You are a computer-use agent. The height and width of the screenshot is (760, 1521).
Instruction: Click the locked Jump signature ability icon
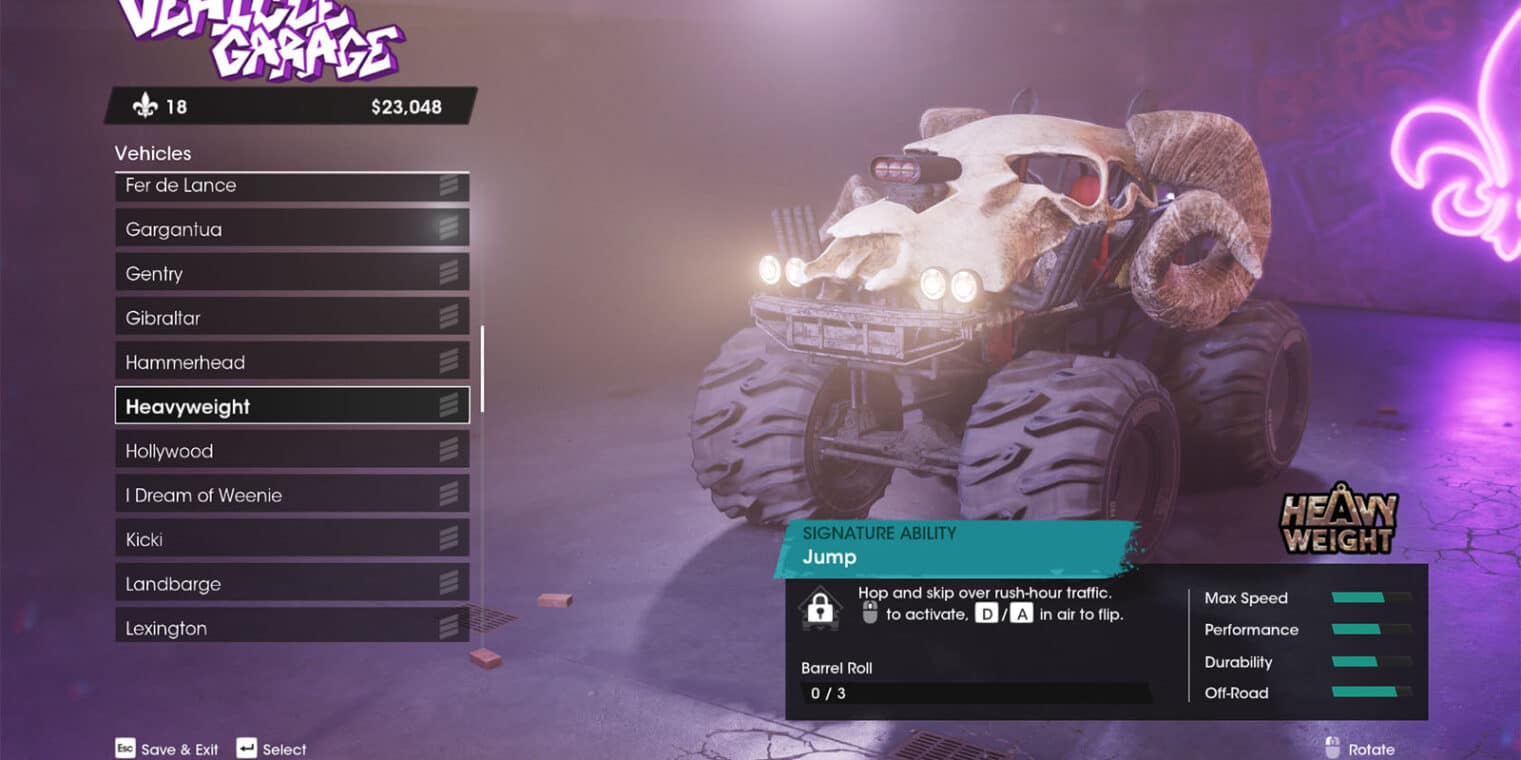[x=820, y=608]
